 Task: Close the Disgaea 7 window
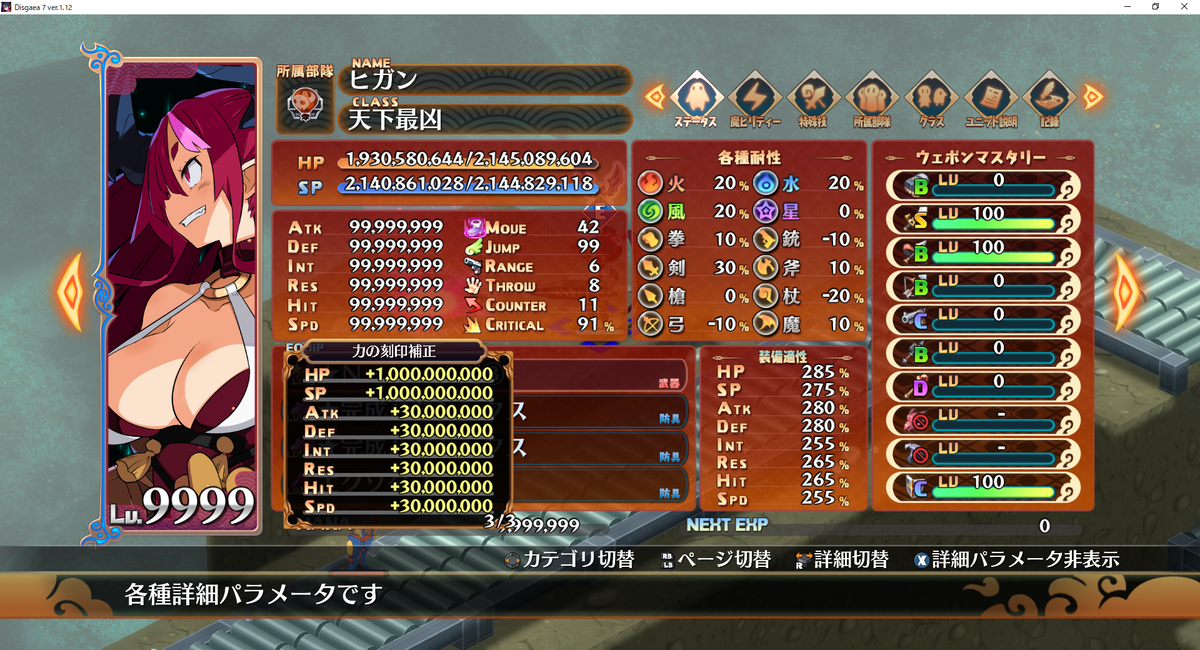(1184, 7)
